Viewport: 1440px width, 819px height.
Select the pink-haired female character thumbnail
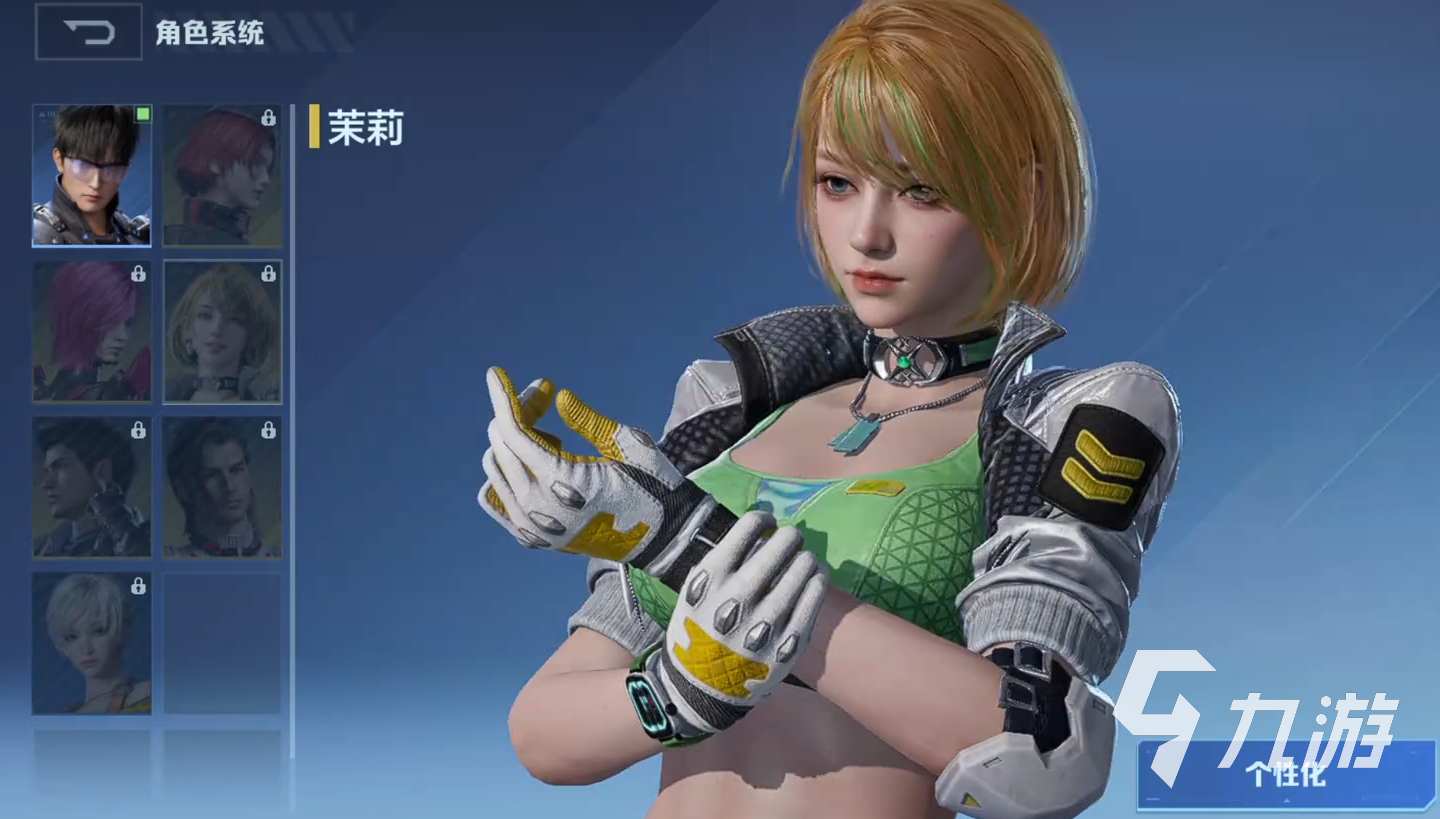[92, 330]
